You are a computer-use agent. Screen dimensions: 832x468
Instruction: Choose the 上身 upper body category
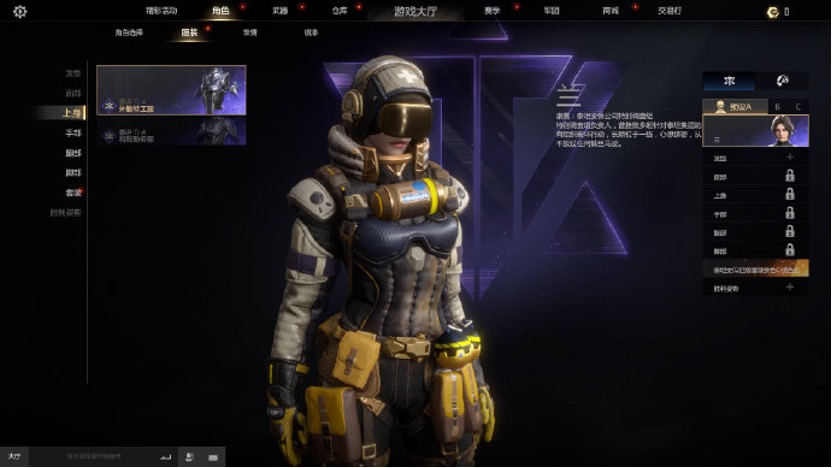[73, 113]
